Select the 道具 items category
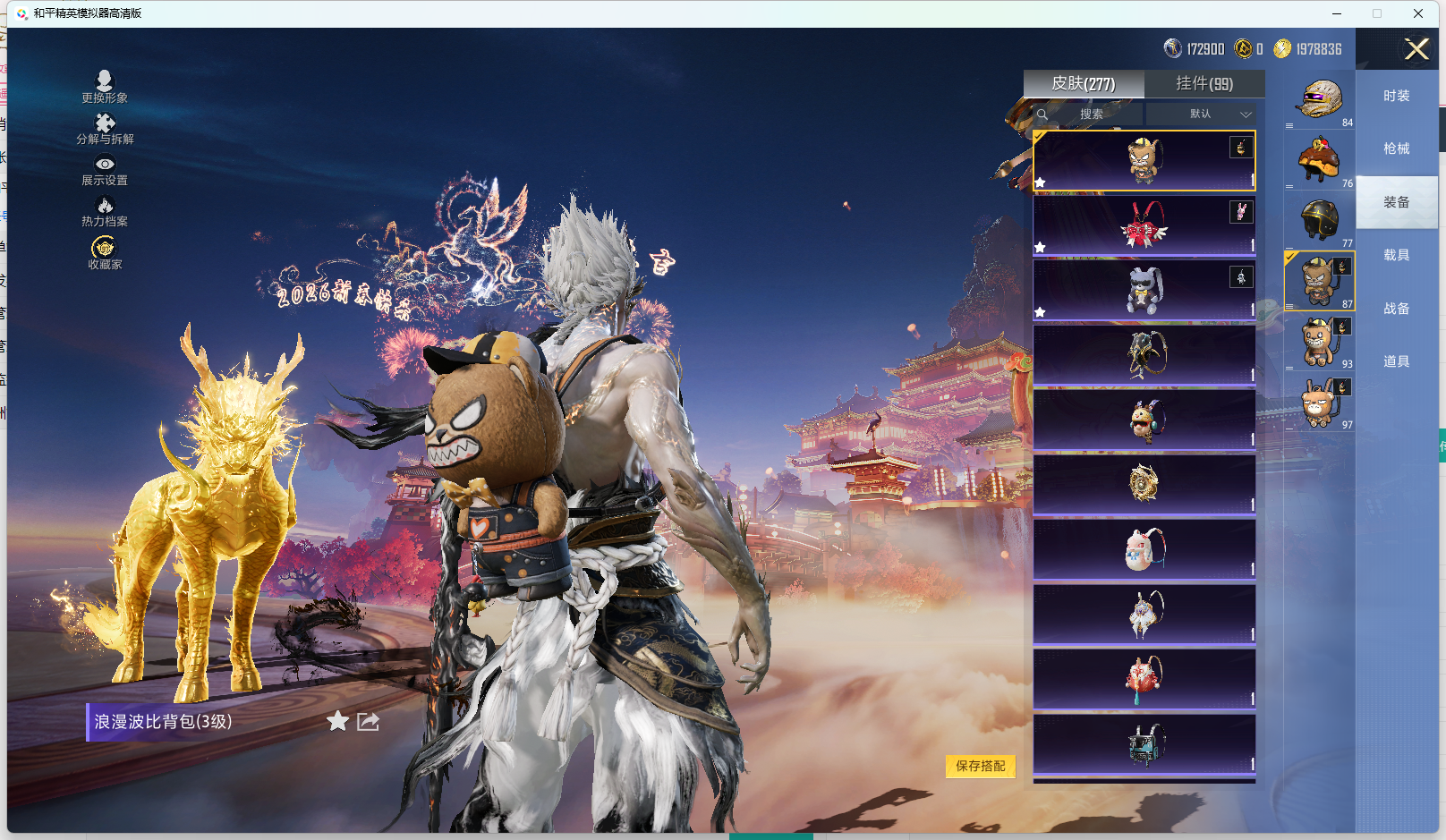The image size is (1446, 840). pos(1396,361)
